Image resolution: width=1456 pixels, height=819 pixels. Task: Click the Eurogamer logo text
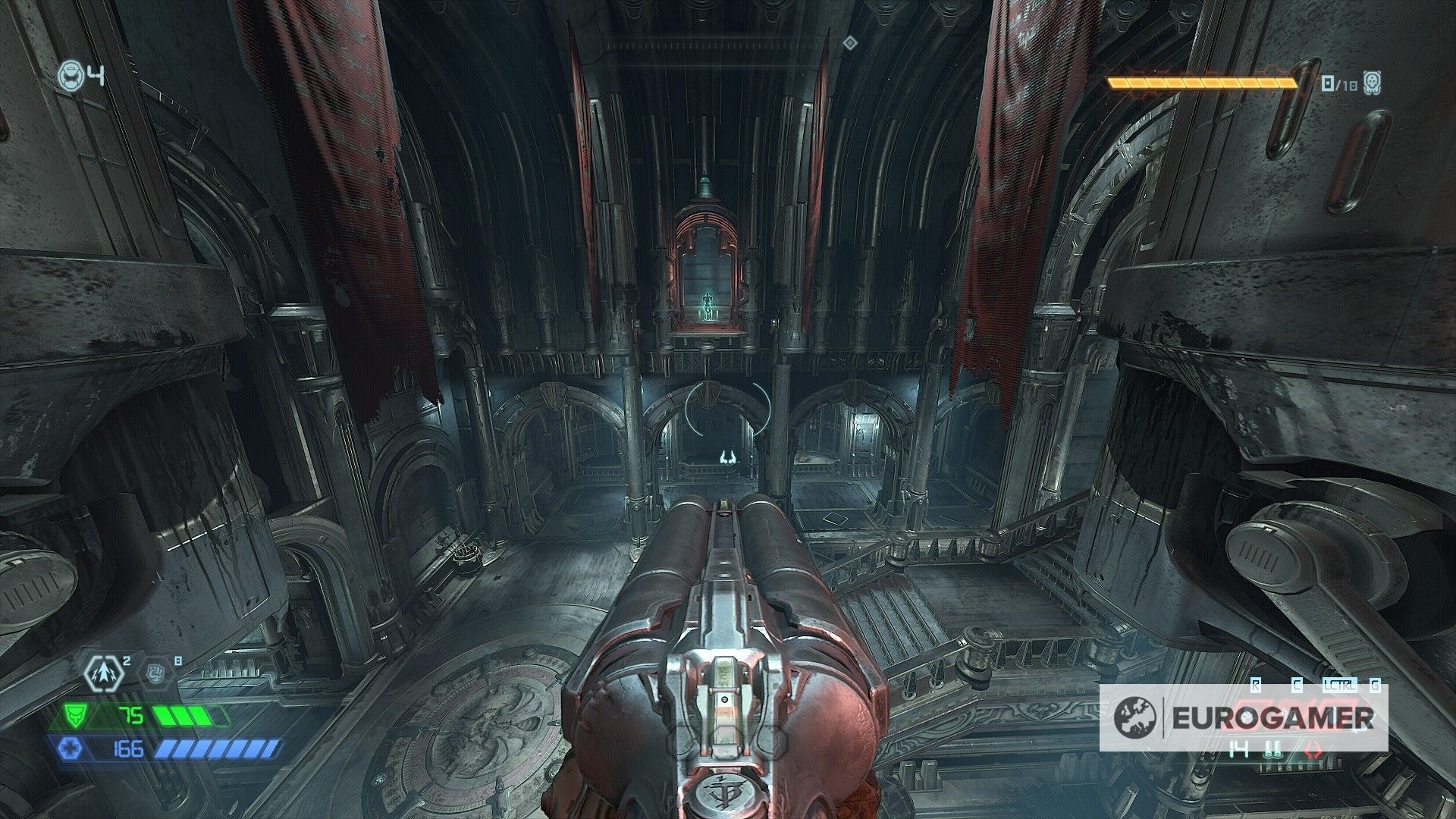(x=1272, y=717)
